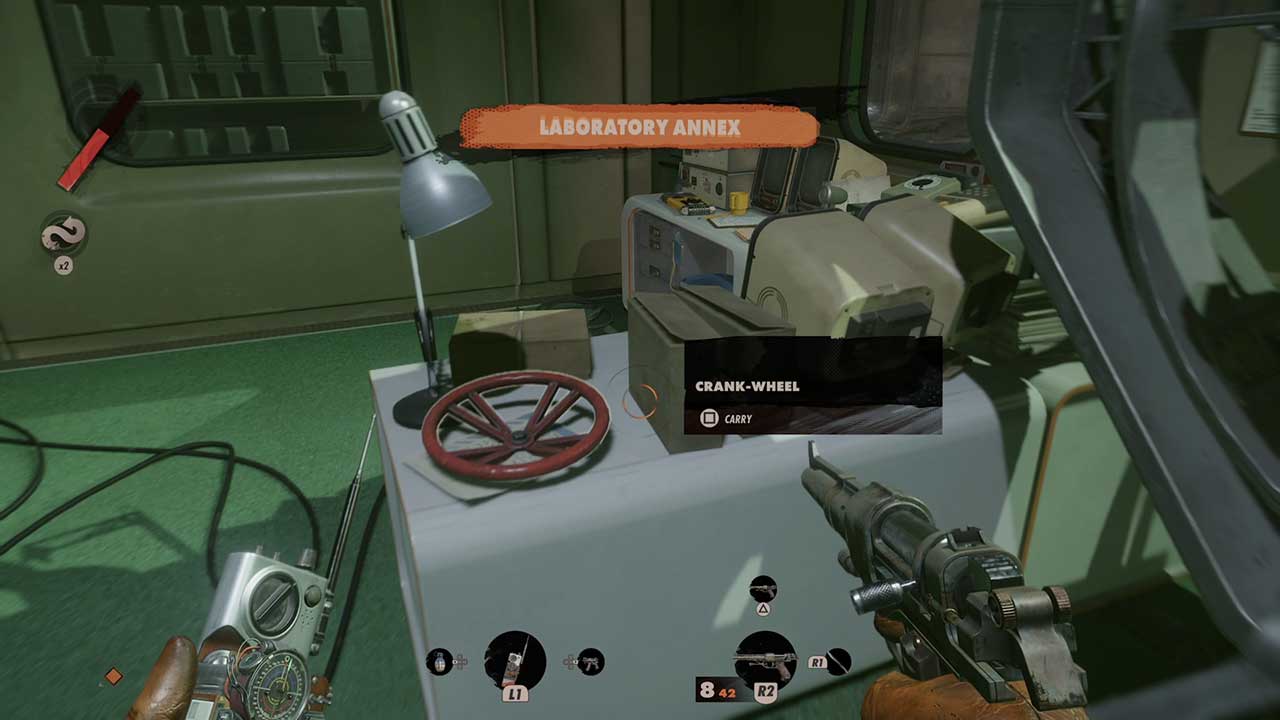The height and width of the screenshot is (720, 1280).
Task: Click the d-pad indicator next to grenade
Action: [x=462, y=661]
